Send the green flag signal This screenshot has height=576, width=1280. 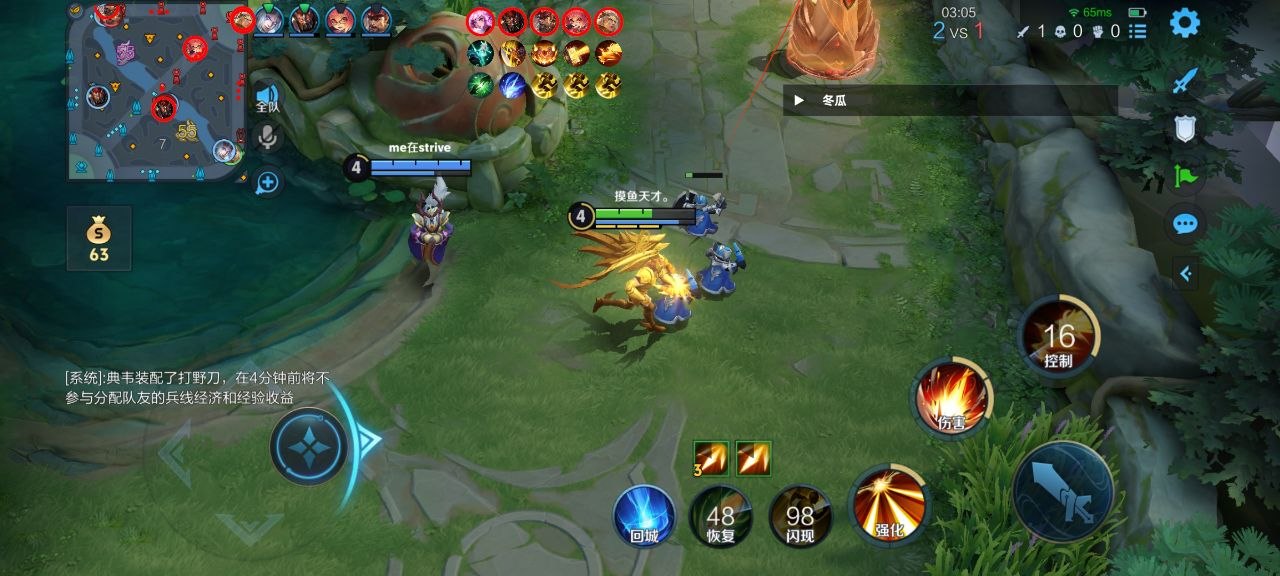point(1185,177)
